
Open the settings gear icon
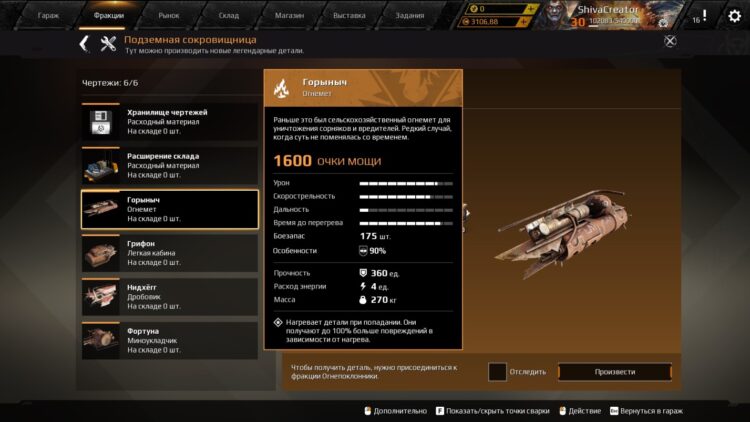point(734,16)
